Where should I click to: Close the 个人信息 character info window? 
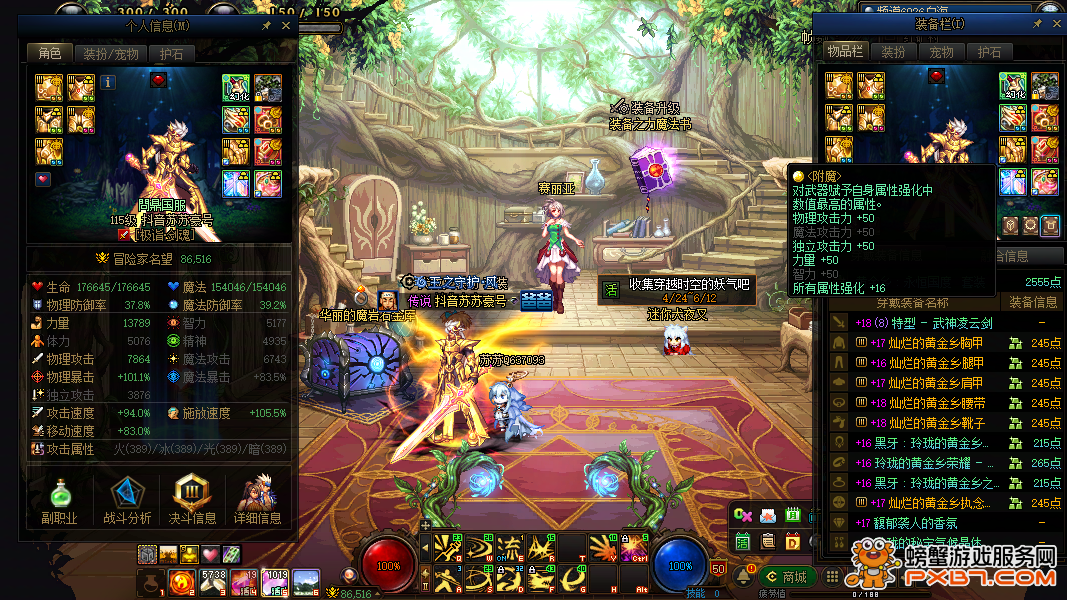click(286, 26)
